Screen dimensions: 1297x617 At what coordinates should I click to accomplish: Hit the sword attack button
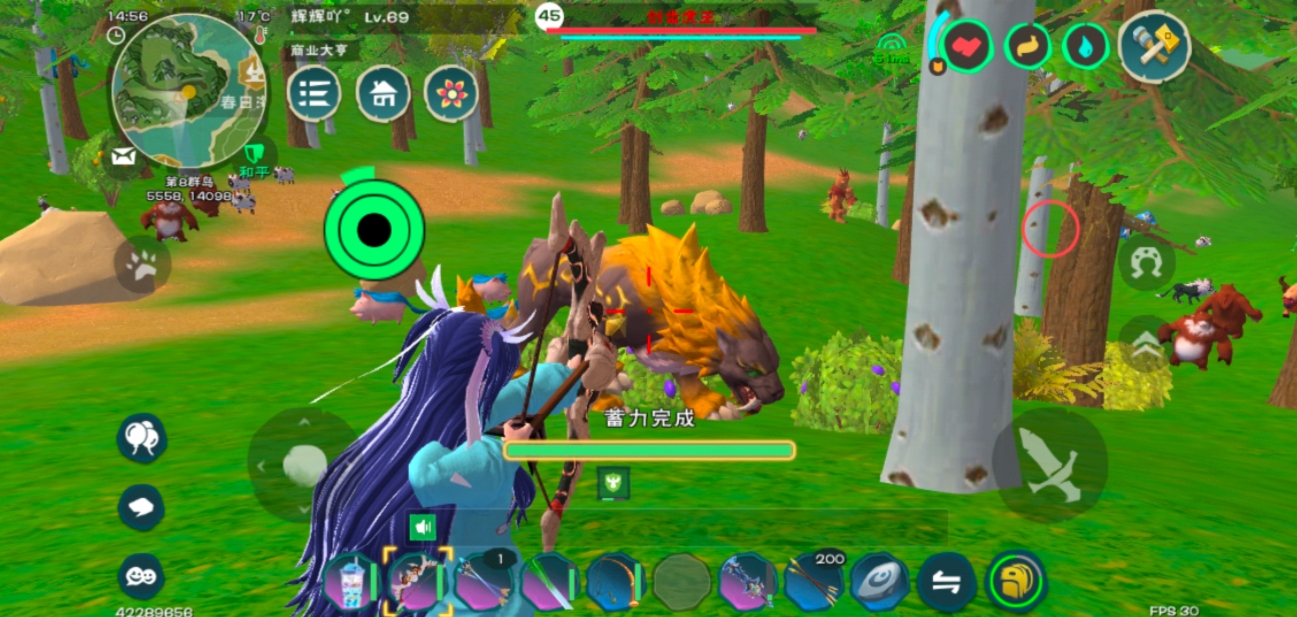(x=1050, y=464)
